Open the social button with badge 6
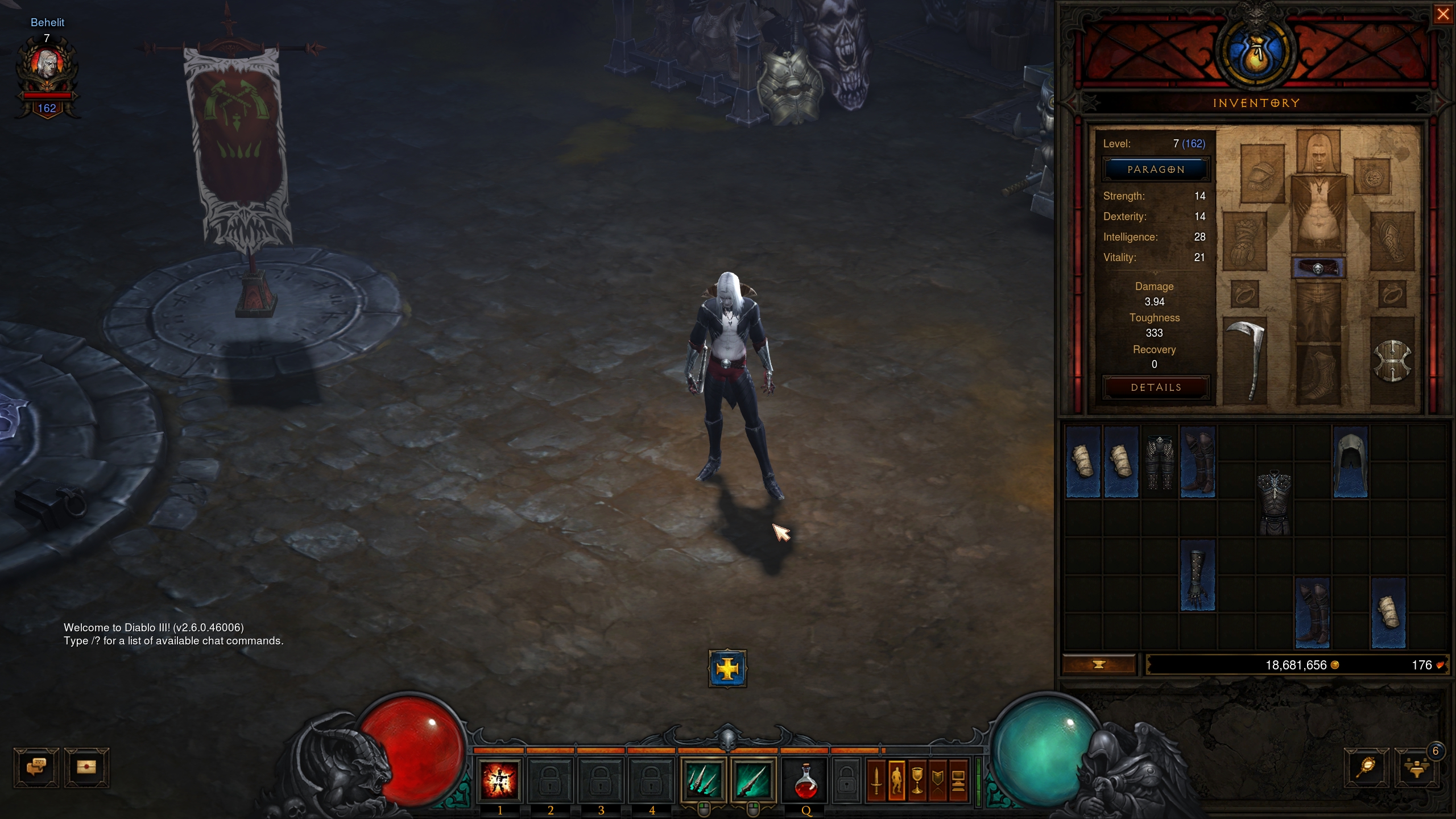 coord(1416,767)
